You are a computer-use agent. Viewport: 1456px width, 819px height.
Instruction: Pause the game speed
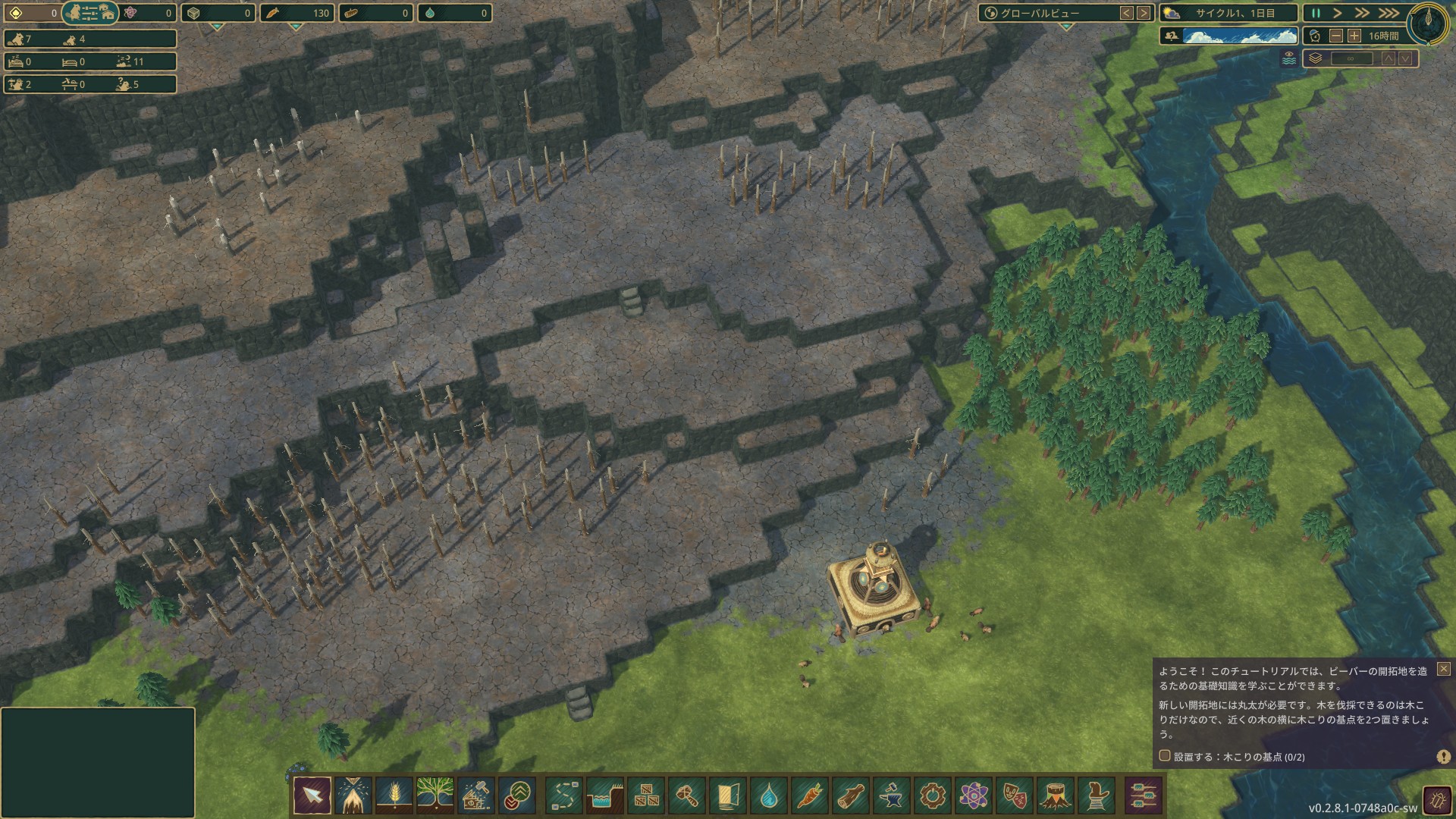(x=1316, y=13)
